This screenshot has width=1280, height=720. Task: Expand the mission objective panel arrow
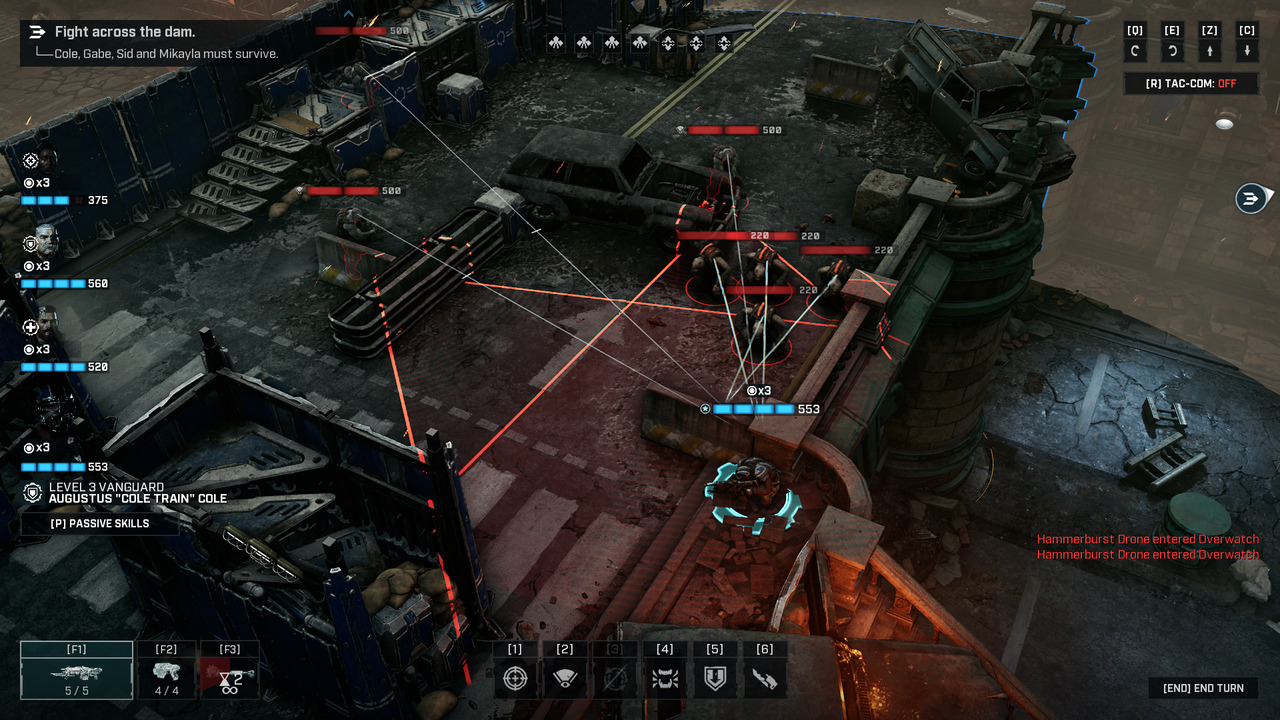(x=37, y=31)
